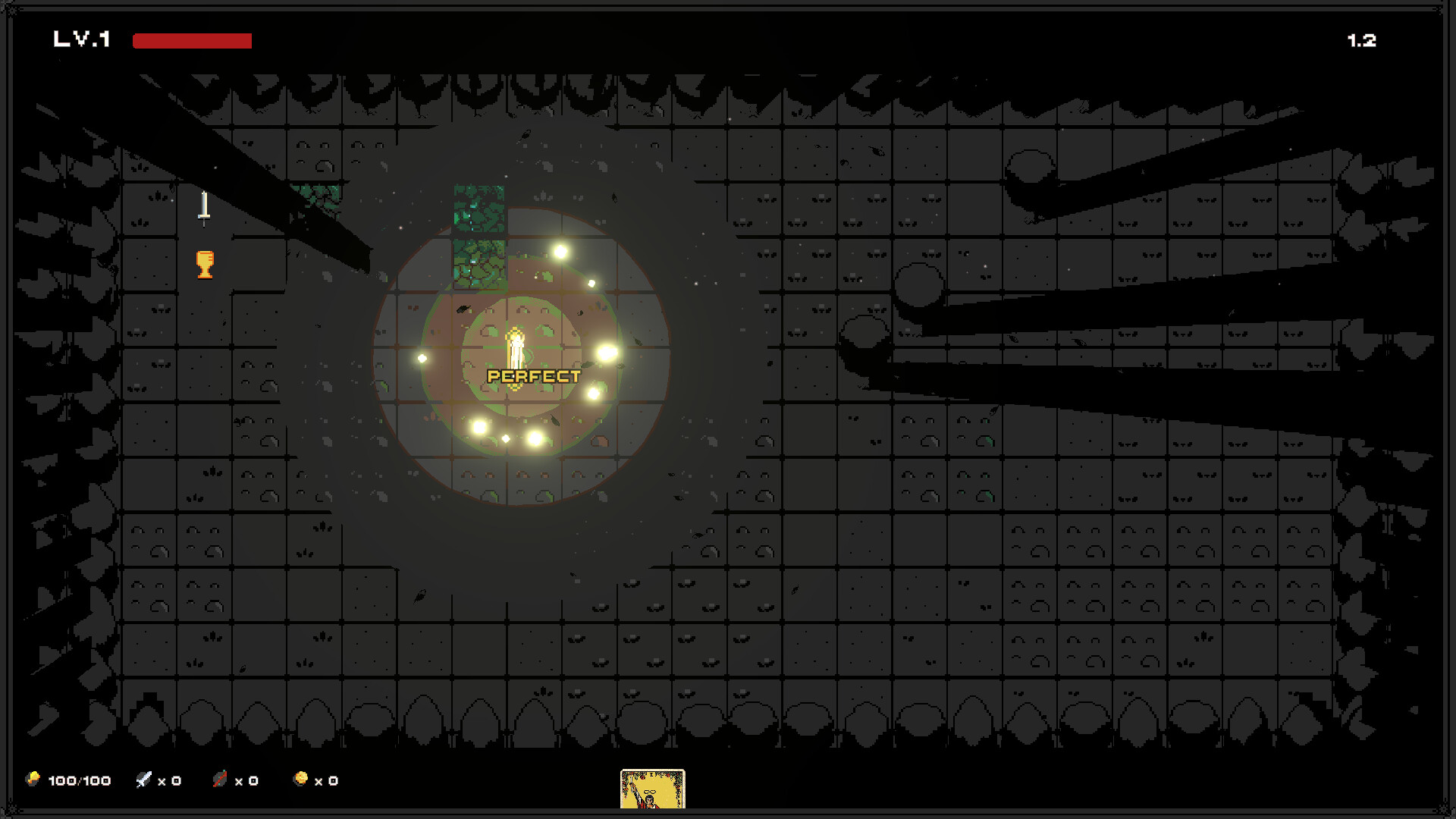Select the 100/100 gold counter label
The height and width of the screenshot is (819, 1456).
pyautogui.click(x=79, y=780)
